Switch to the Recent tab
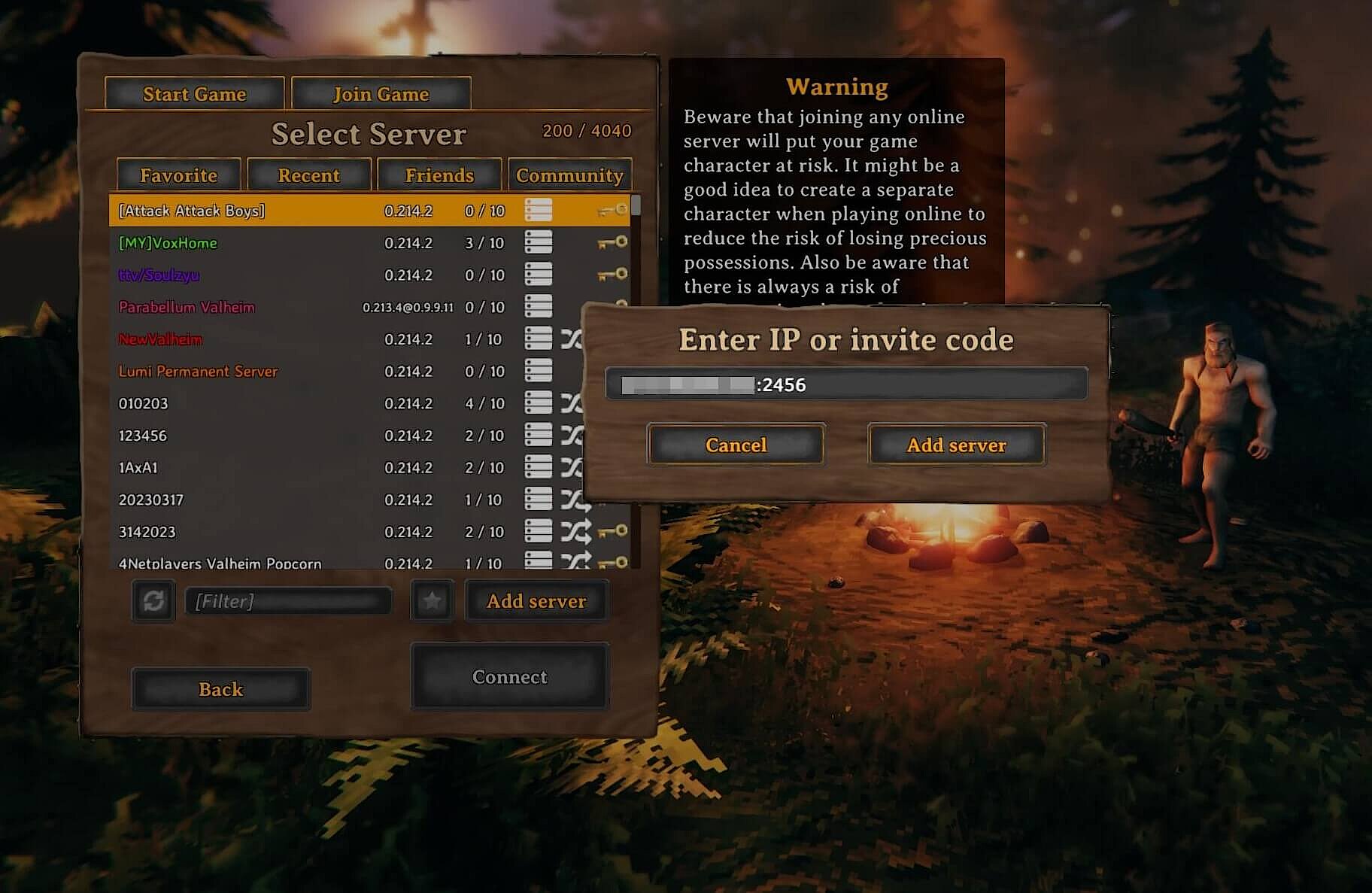This screenshot has width=1372, height=893. [x=308, y=175]
